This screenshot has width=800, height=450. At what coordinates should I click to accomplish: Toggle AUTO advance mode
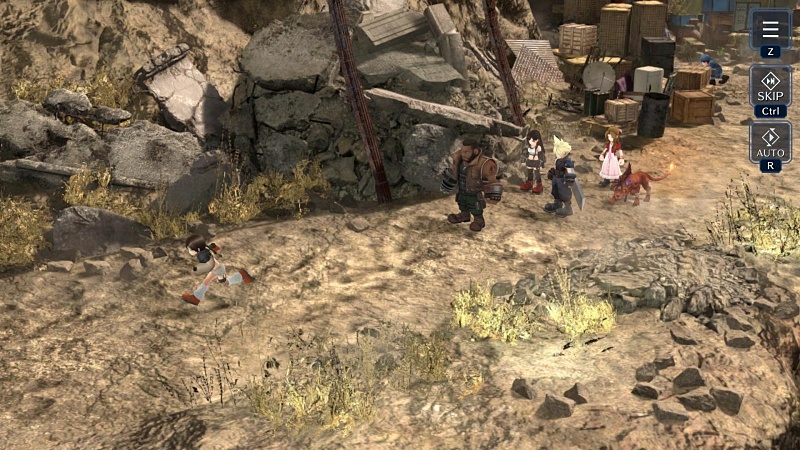click(x=769, y=141)
